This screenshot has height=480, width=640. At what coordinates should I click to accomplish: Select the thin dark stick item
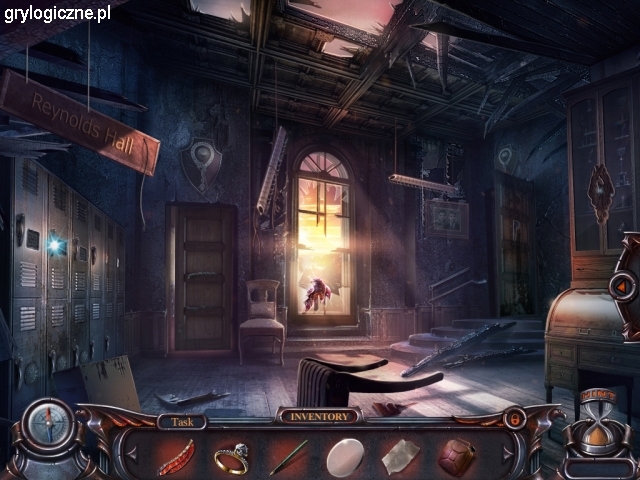coord(287,457)
